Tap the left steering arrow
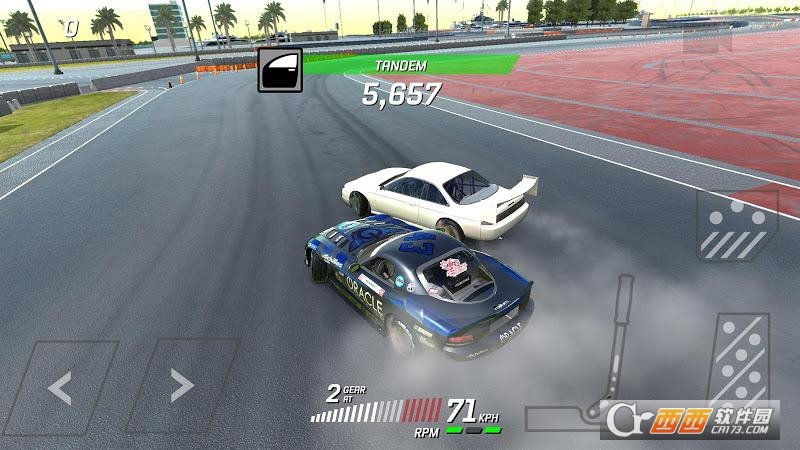The height and width of the screenshot is (450, 800). [60, 386]
